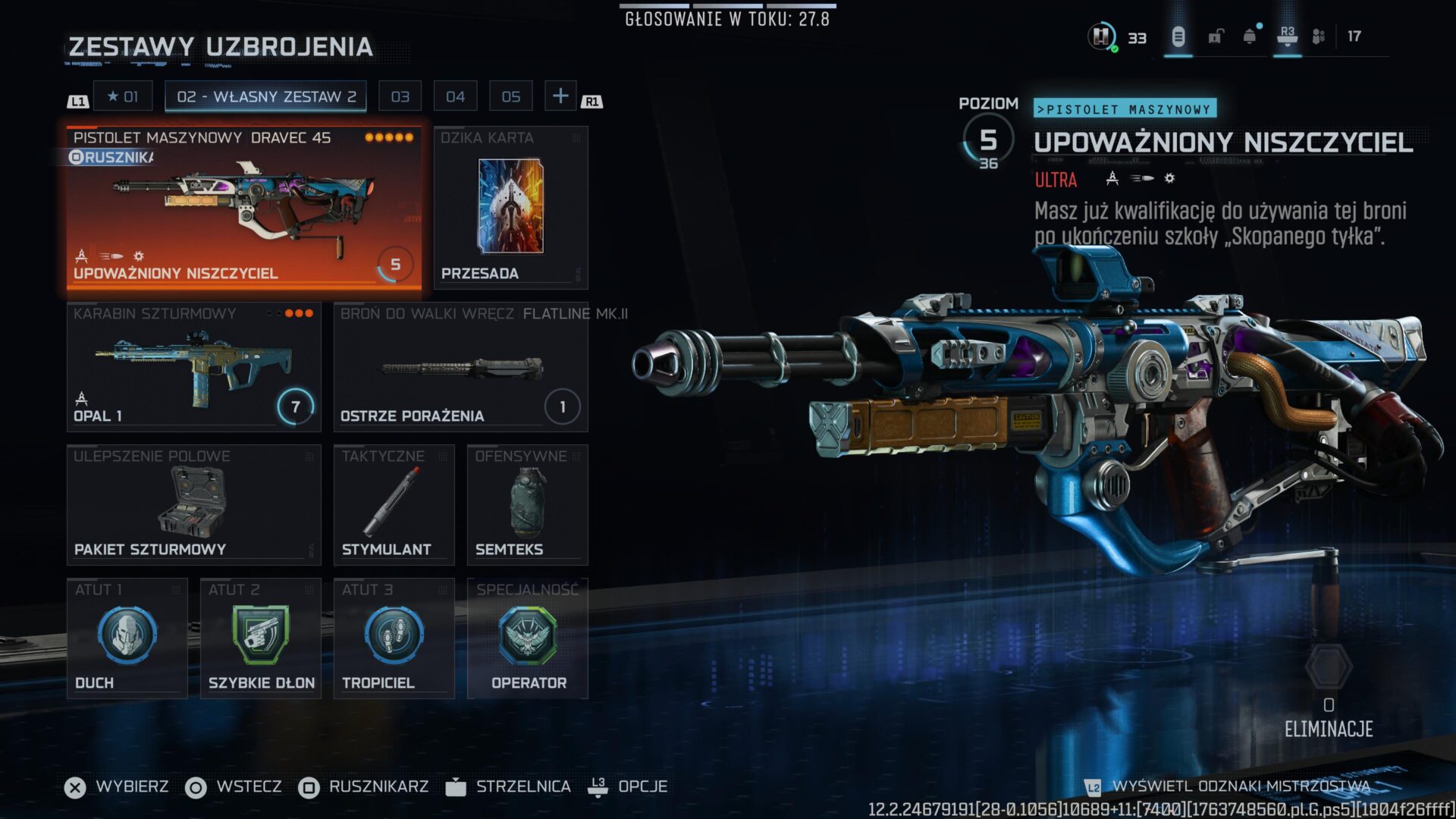The width and height of the screenshot is (1456, 819).
Task: Switch to loadout tab 01
Action: [123, 96]
